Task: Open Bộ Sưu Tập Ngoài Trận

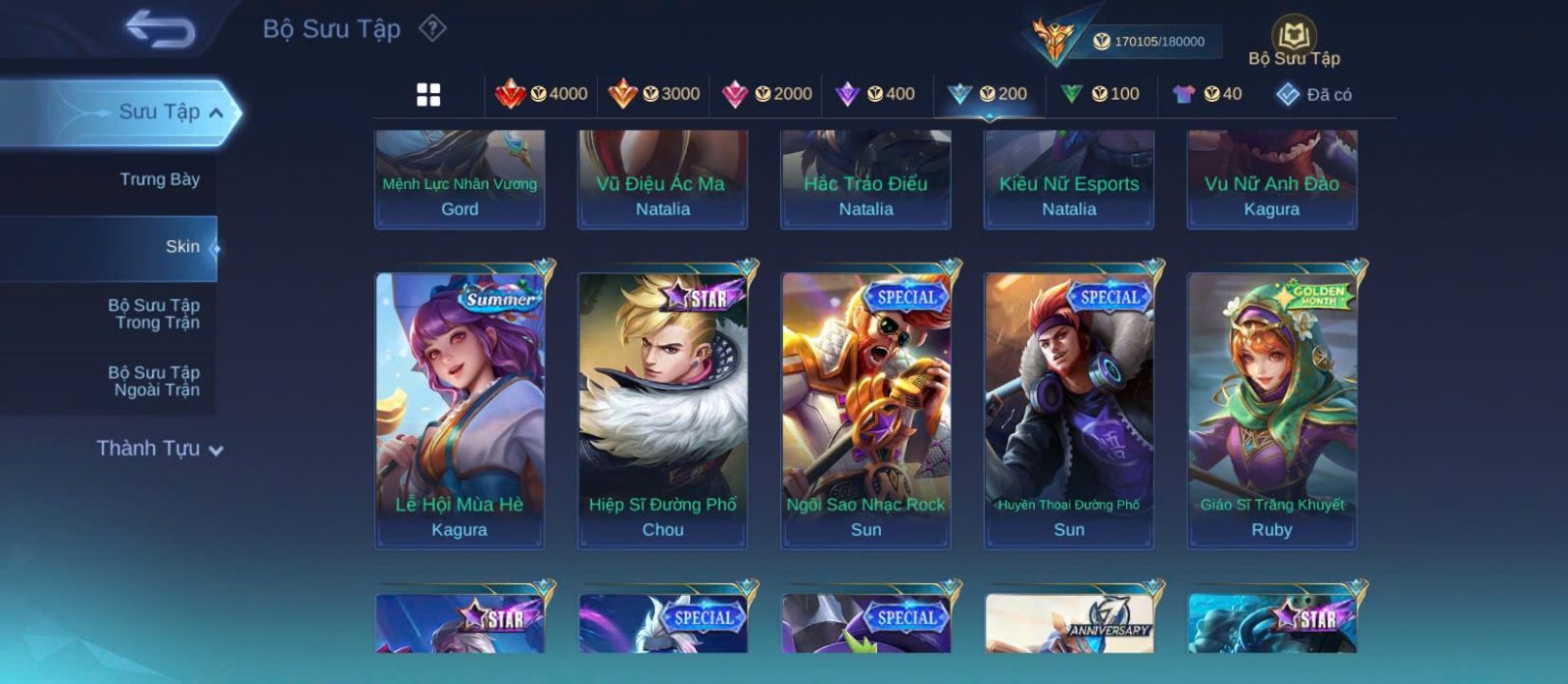Action: tap(154, 381)
